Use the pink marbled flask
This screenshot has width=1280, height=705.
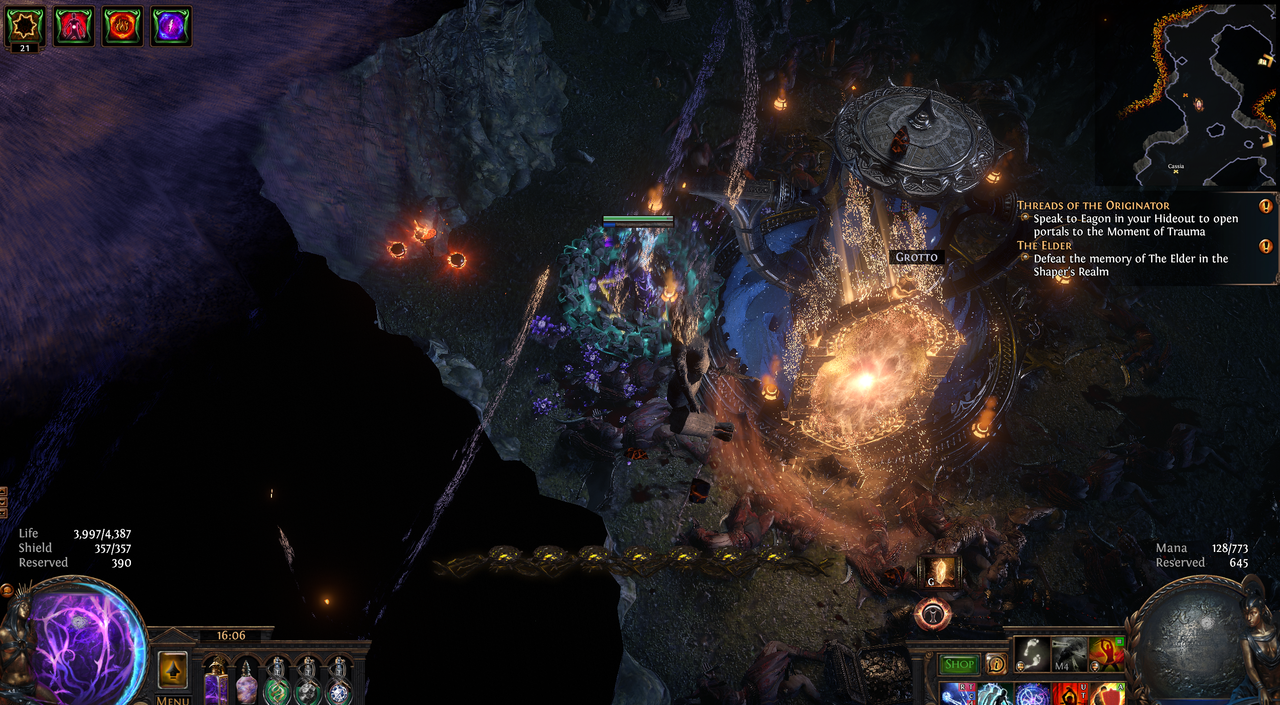point(246,682)
